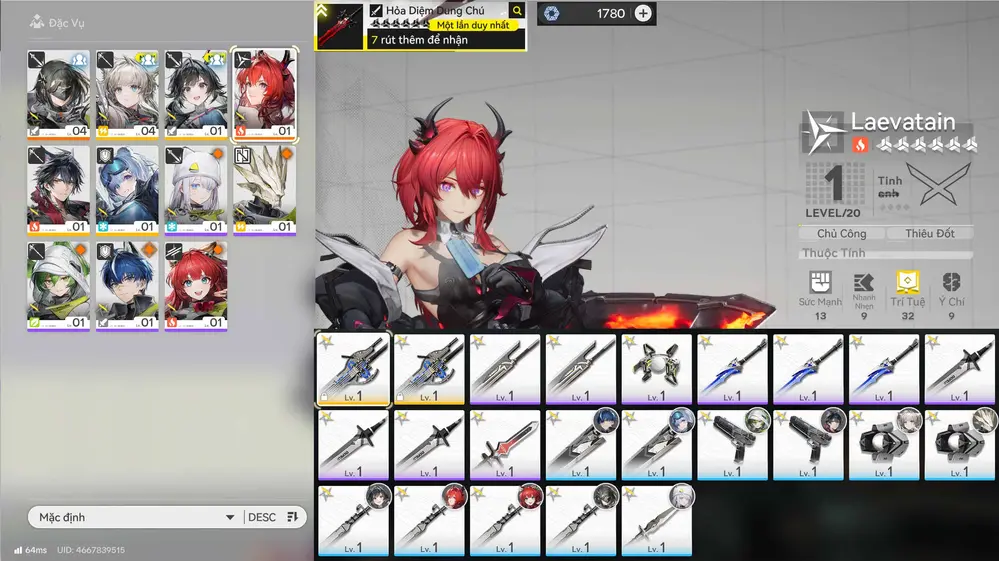This screenshot has height=561, width=999.
Task: Pick the blue-haired girl with goggles card
Action: coord(128,189)
